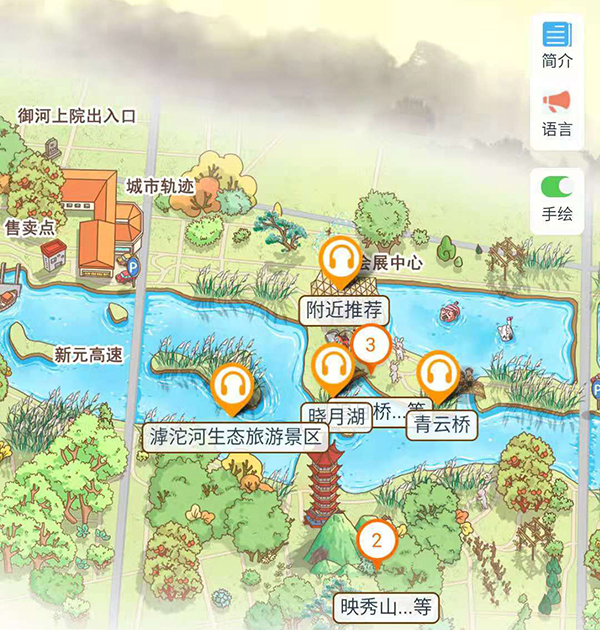Choose the 附近推荐 label
Screen dimensions: 600x630
(344, 310)
